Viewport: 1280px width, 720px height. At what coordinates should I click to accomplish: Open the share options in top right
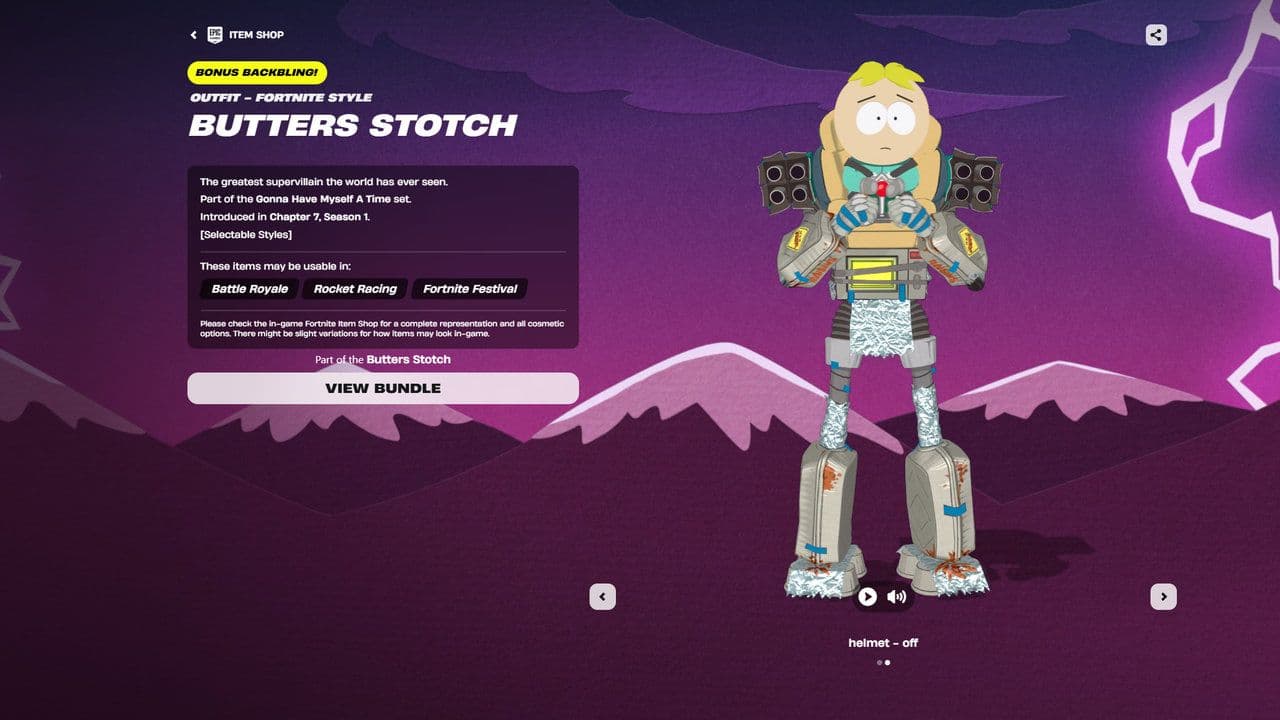click(x=1155, y=34)
